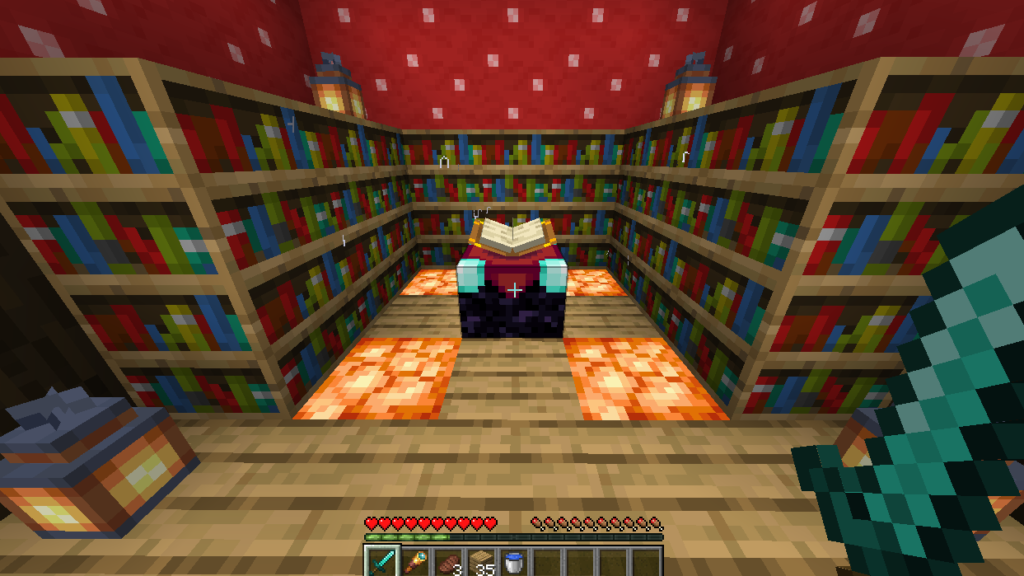Screen dimensions: 1024x576
Task: Choose the spyglass in the hotbar
Action: (x=414, y=562)
